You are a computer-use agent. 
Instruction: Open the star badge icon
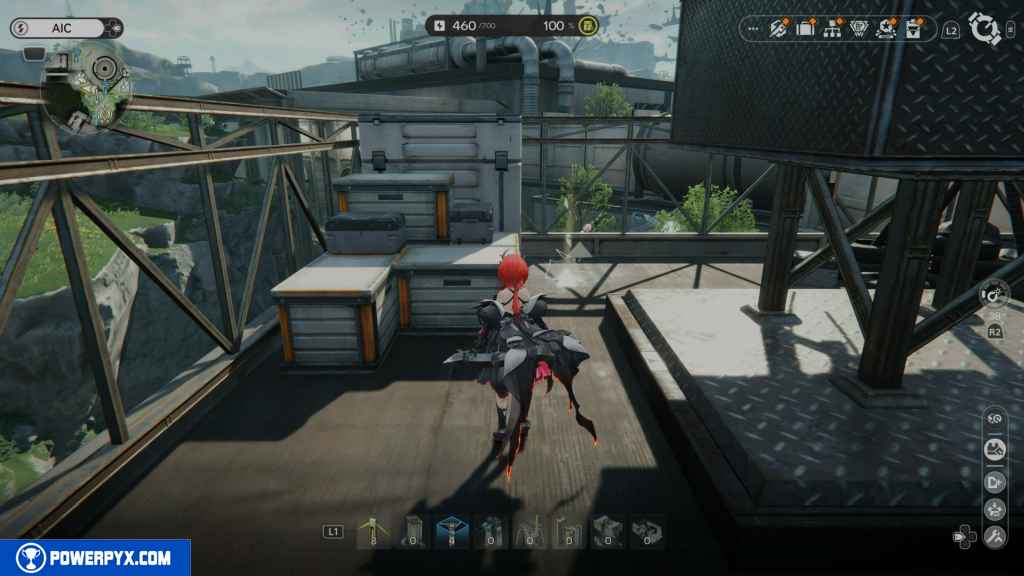[x=886, y=28]
